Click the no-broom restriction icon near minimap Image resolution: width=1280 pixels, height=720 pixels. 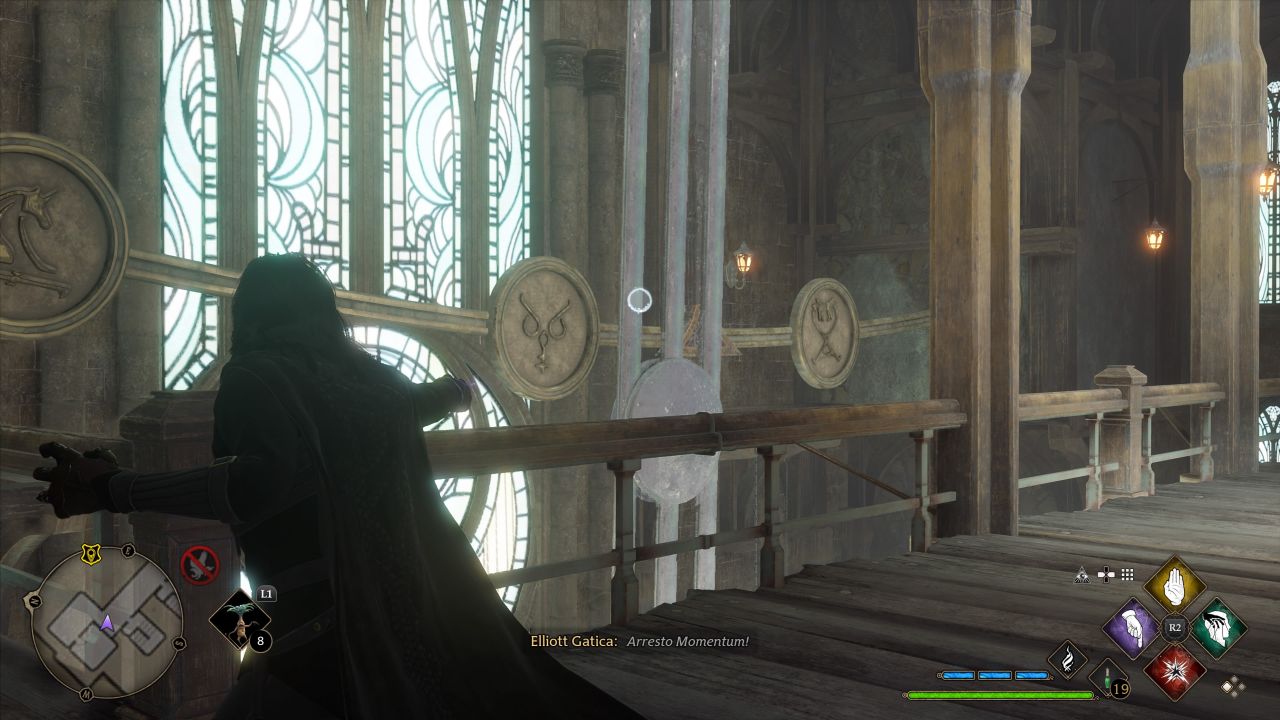198,562
